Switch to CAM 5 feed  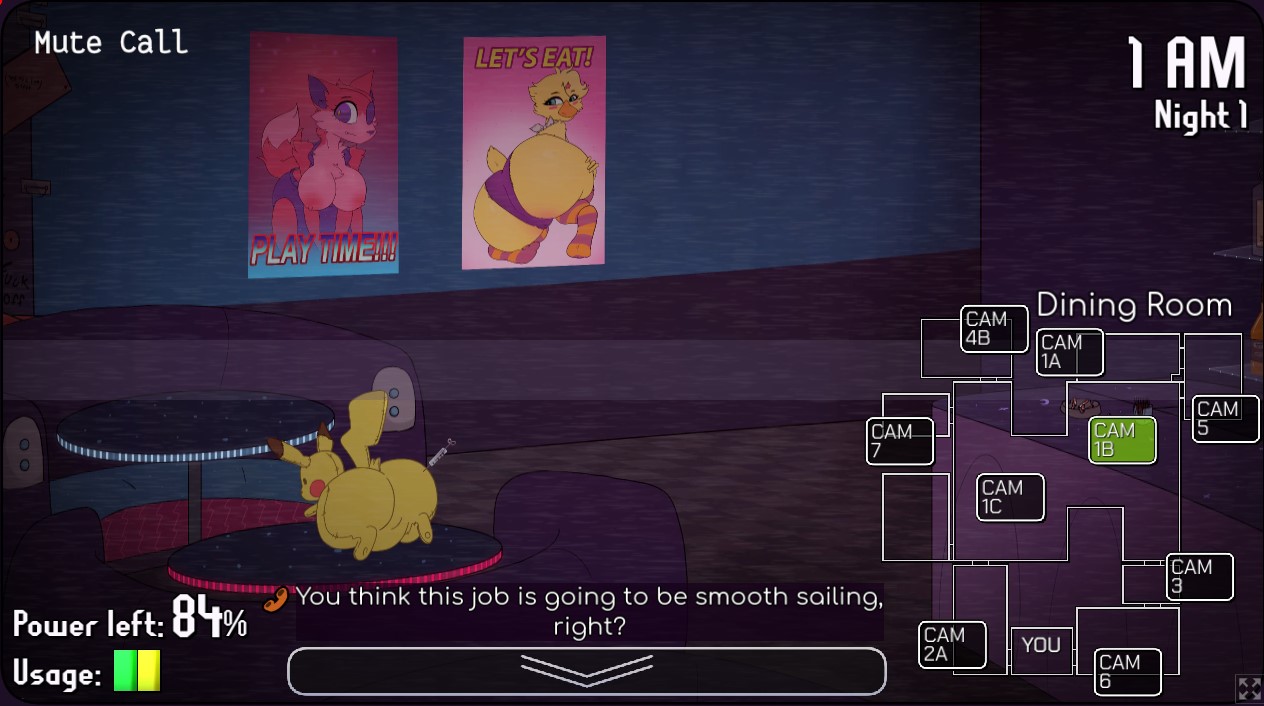1225,418
